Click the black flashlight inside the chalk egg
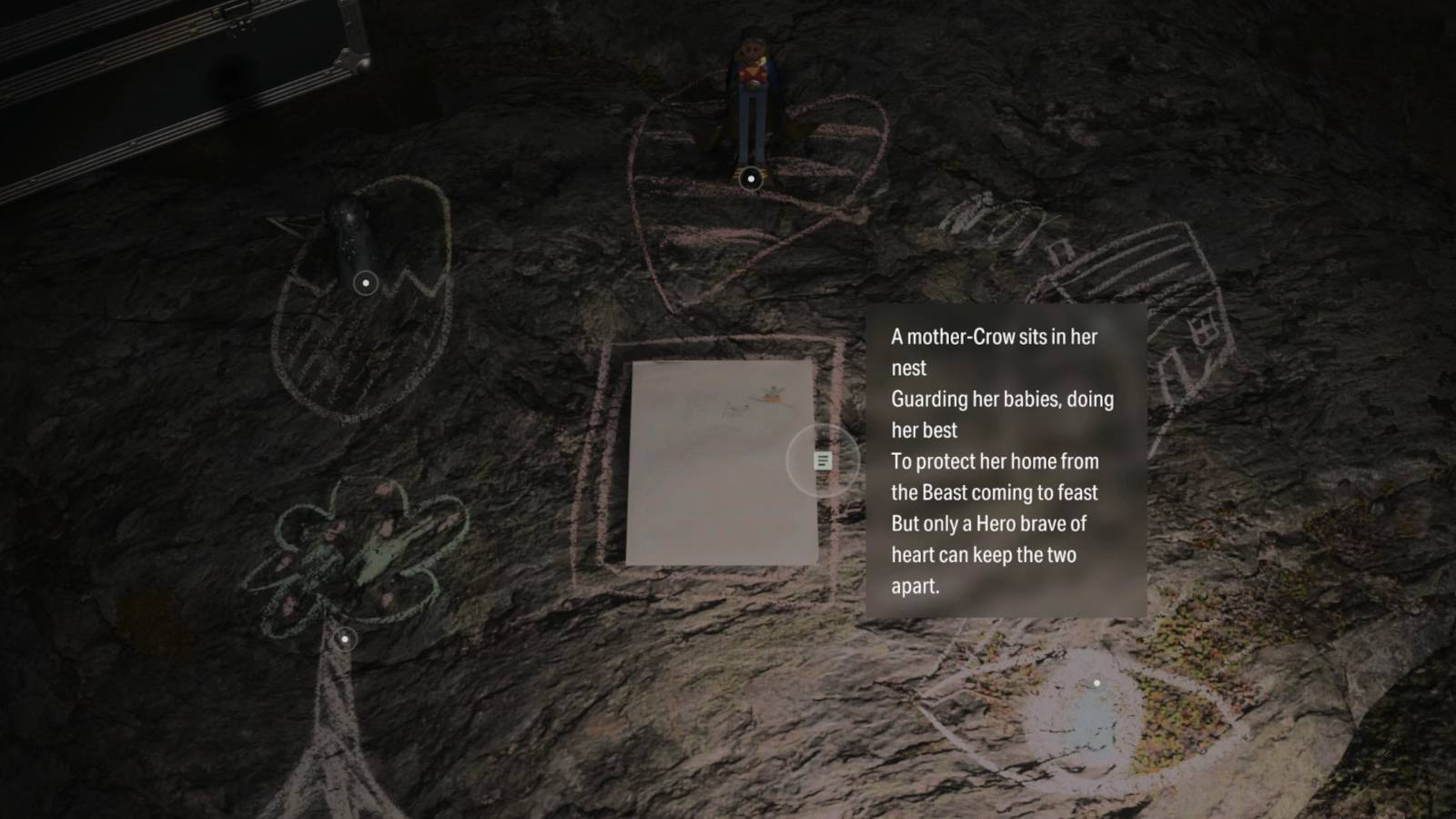Image resolution: width=1456 pixels, height=819 pixels. coord(355,241)
